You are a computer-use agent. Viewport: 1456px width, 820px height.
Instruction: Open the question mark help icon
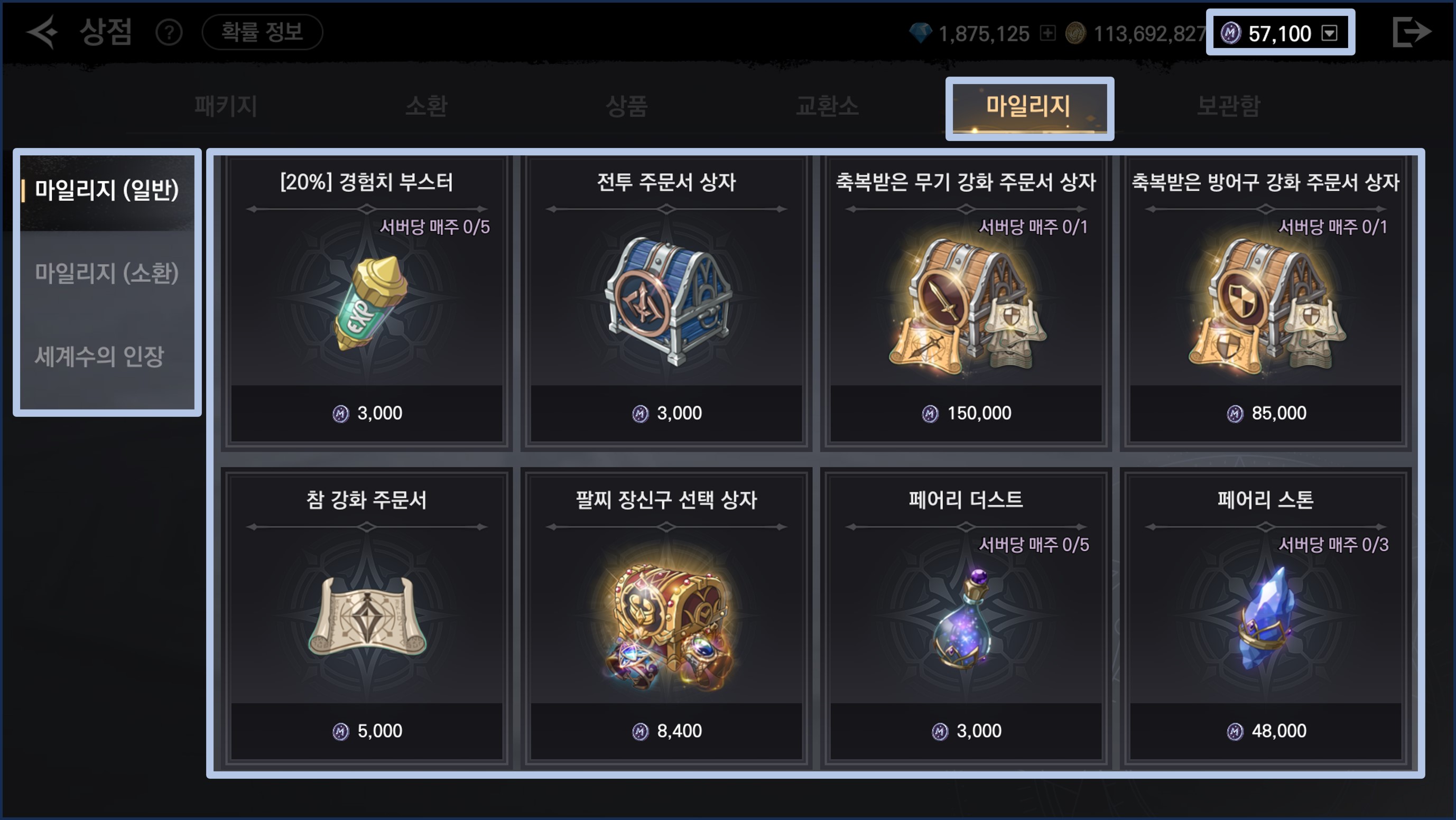pos(169,33)
